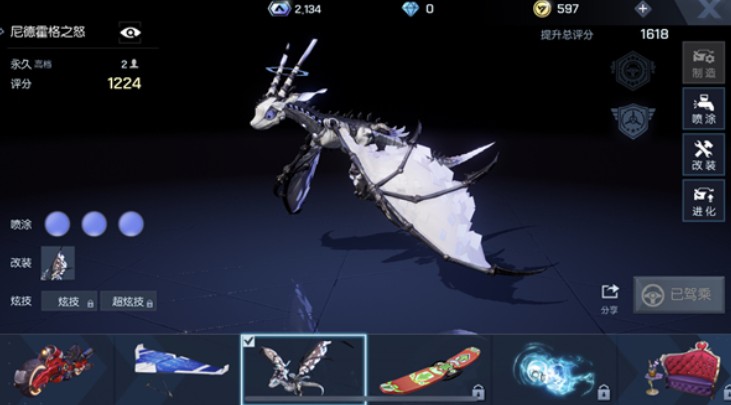Pick the locked red hoverboard thumbnail
The height and width of the screenshot is (405, 731).
click(428, 367)
